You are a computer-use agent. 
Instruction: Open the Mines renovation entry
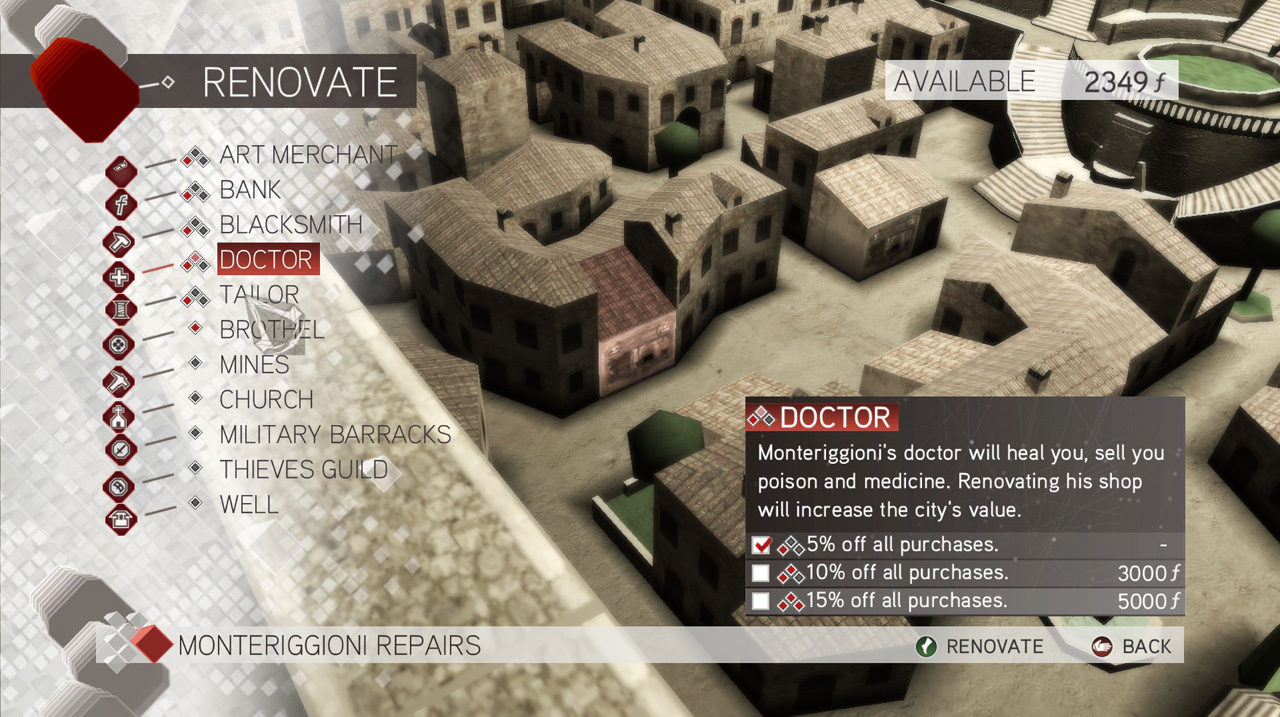(x=254, y=365)
